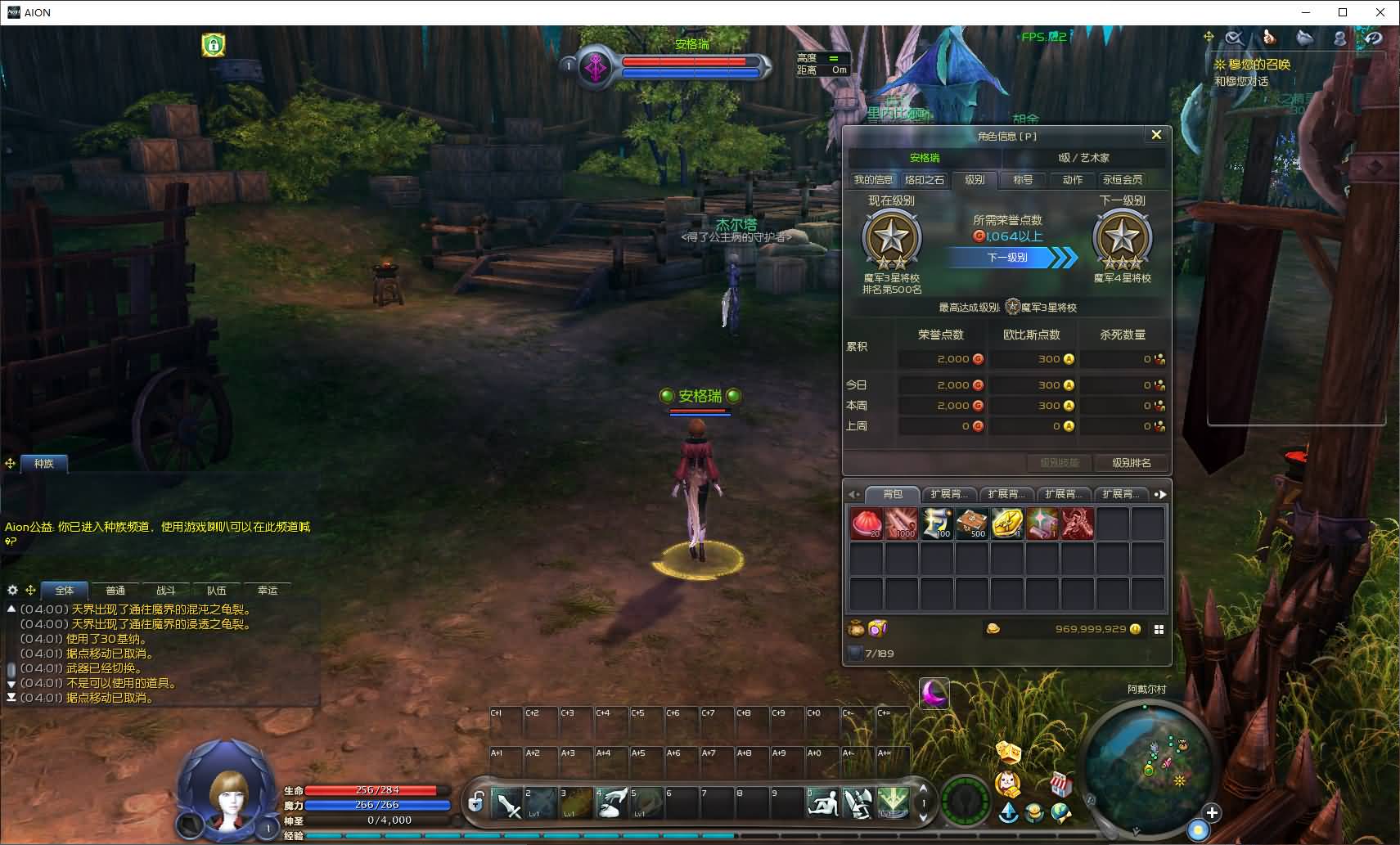Select the 背包 inventory tab
This screenshot has width=1400, height=845.
(893, 494)
